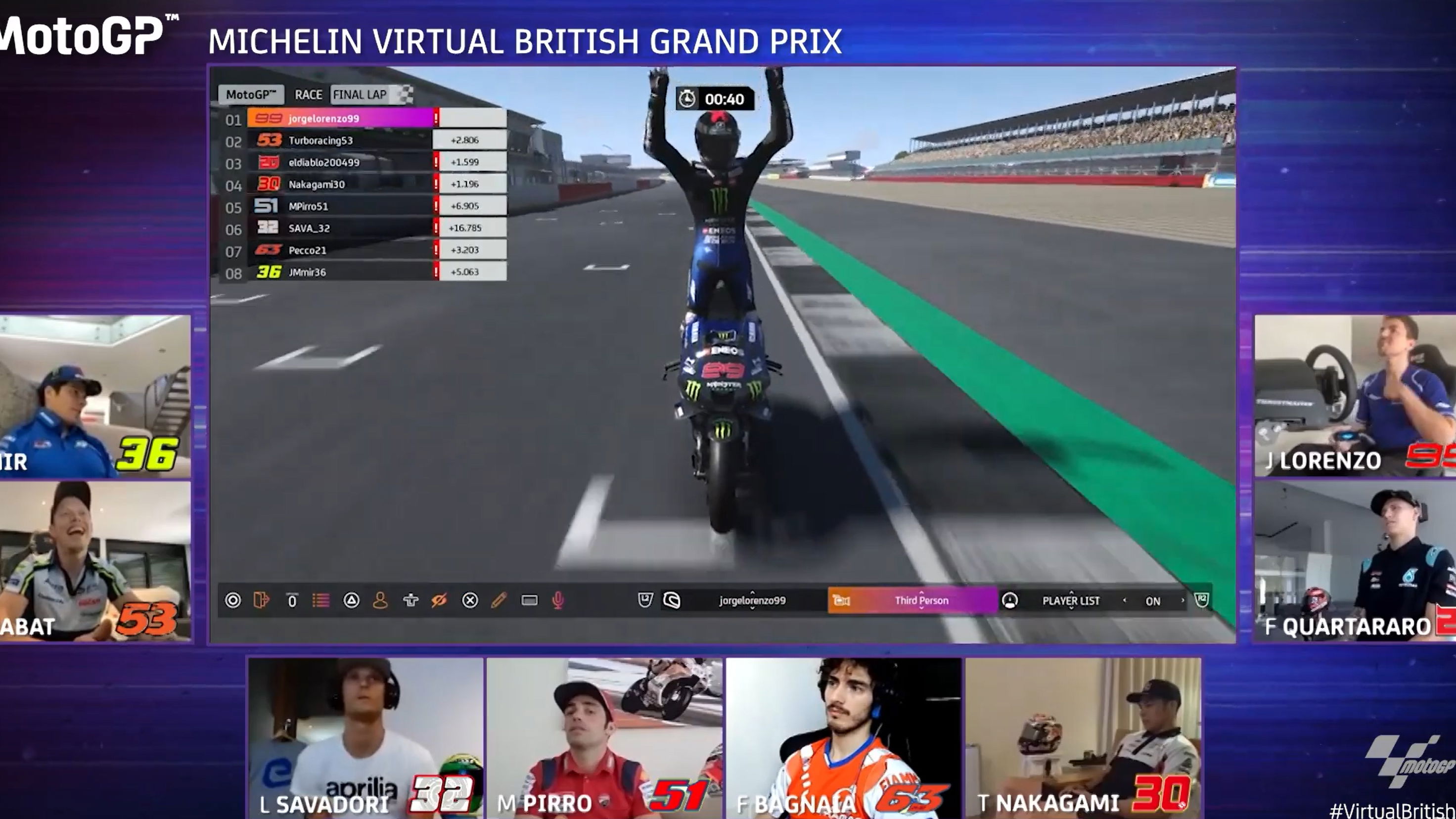Click the orange player silhouette icon
The image size is (1456, 819).
coord(380,600)
